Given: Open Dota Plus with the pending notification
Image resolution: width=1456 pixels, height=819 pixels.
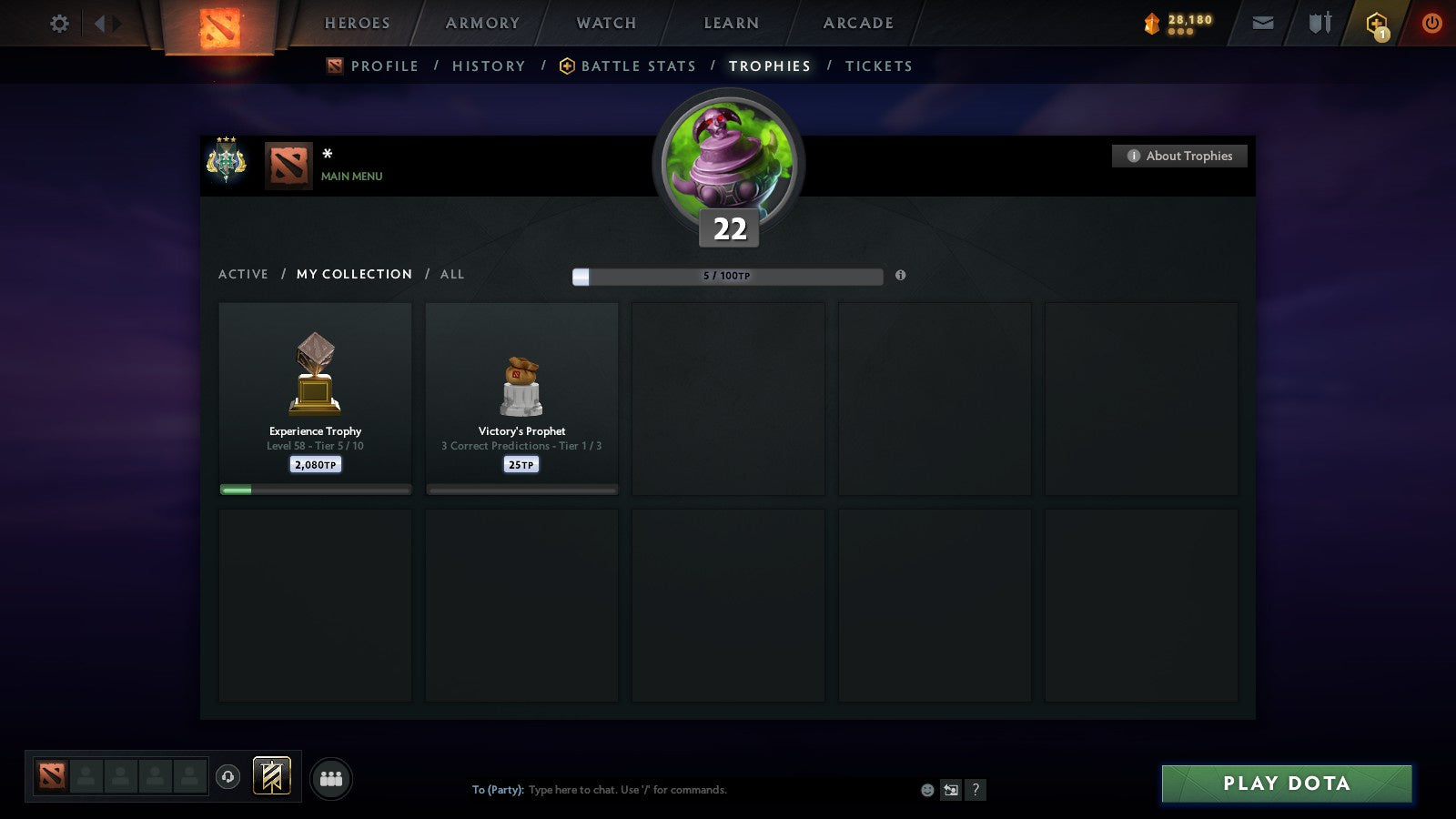Looking at the screenshot, I should [1377, 24].
